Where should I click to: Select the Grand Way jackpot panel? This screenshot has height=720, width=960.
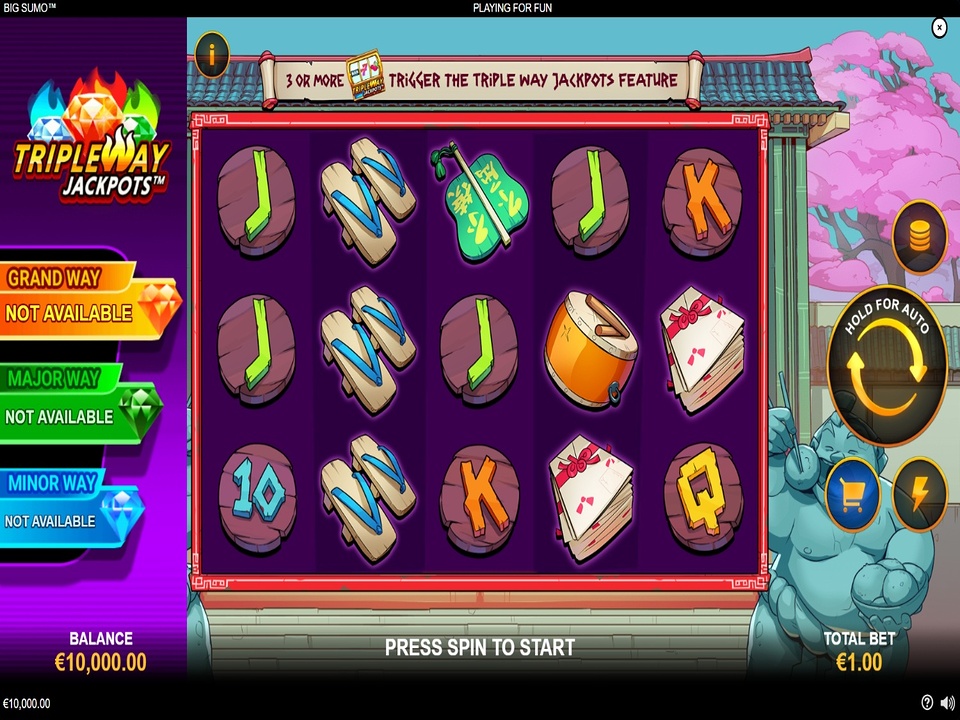[85, 300]
